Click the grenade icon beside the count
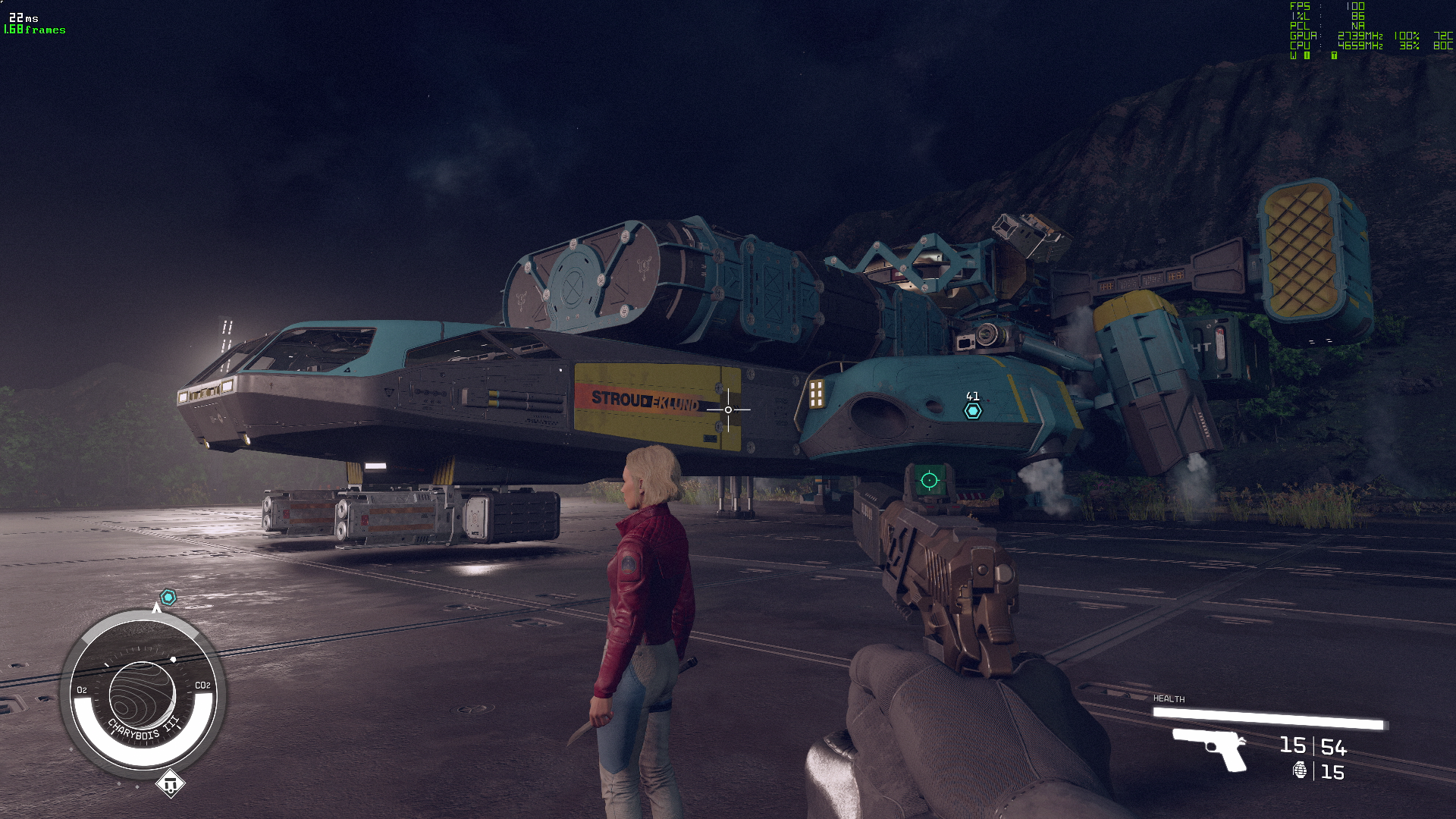Image resolution: width=1456 pixels, height=819 pixels. (x=1300, y=771)
